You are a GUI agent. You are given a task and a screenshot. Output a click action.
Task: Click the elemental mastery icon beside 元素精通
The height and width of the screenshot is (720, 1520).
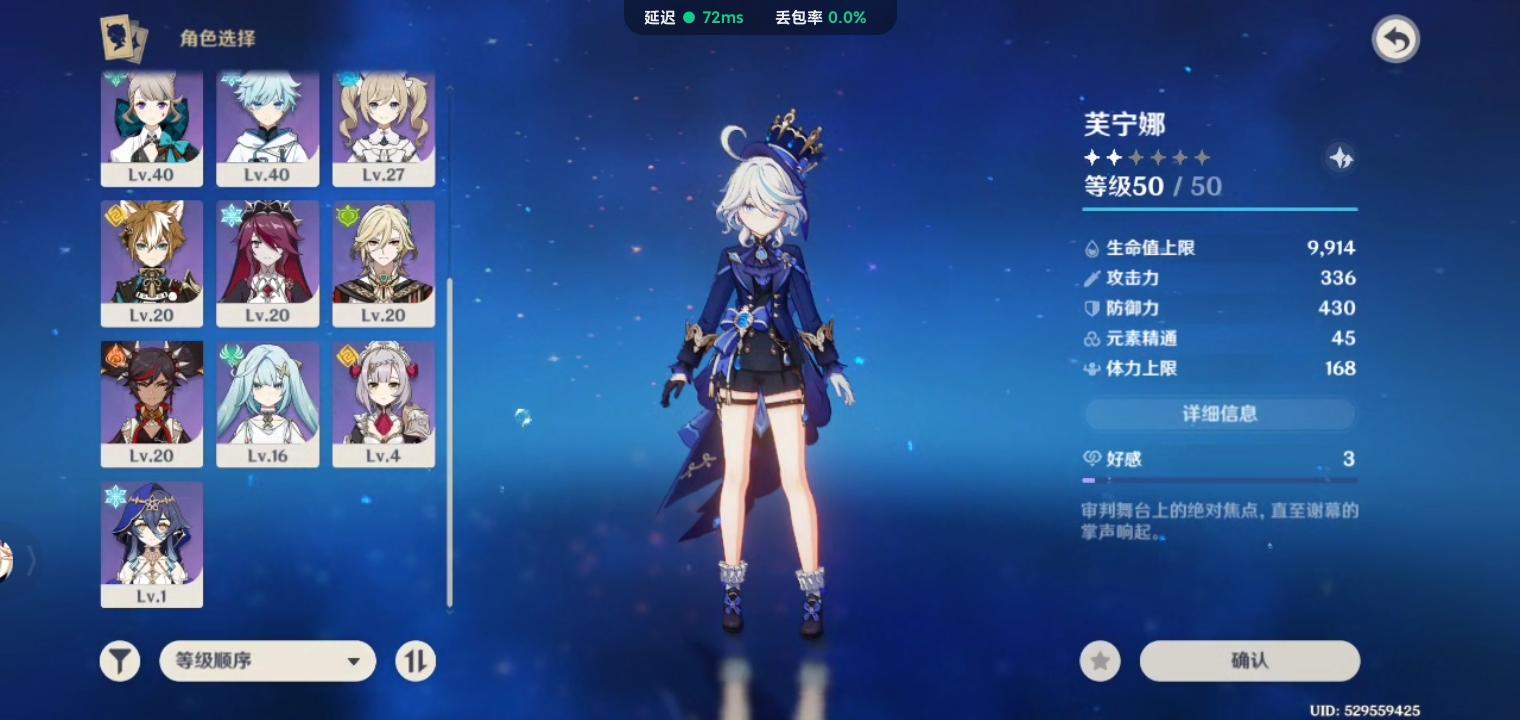[1092, 338]
